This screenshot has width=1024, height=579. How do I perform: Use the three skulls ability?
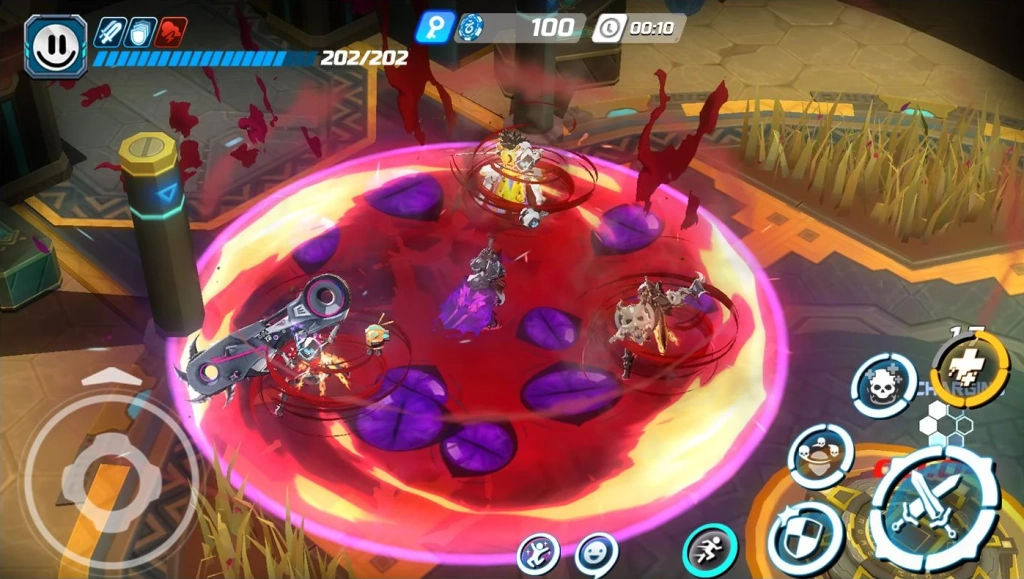(820, 457)
